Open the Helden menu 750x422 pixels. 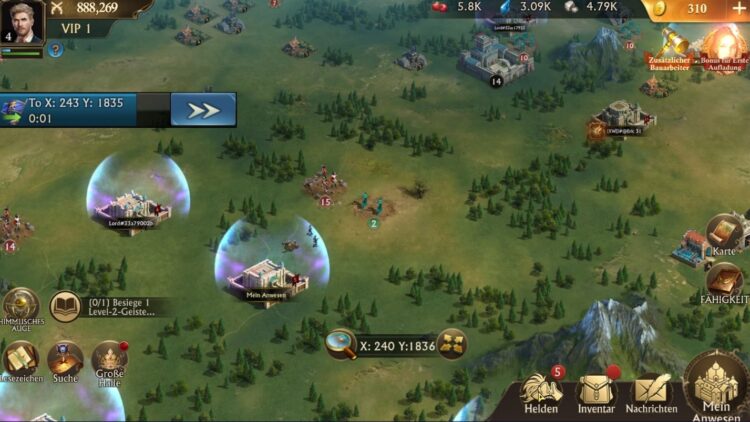click(x=541, y=392)
